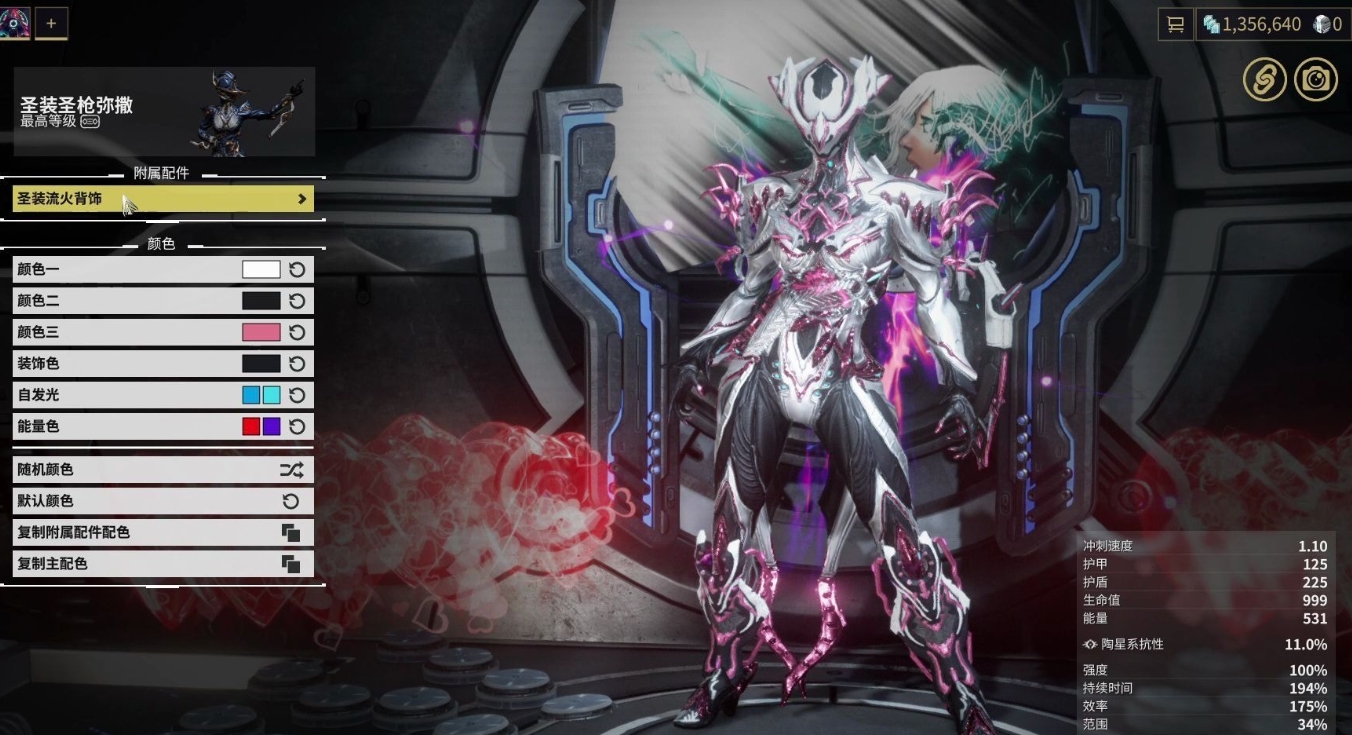Viewport: 1352px width, 735px height.
Task: Open Captura with the camera icon
Action: 1316,79
